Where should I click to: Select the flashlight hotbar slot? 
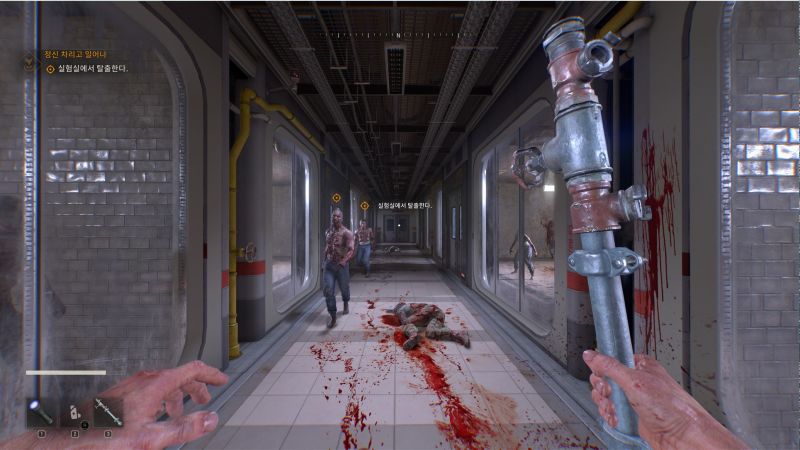[x=41, y=411]
